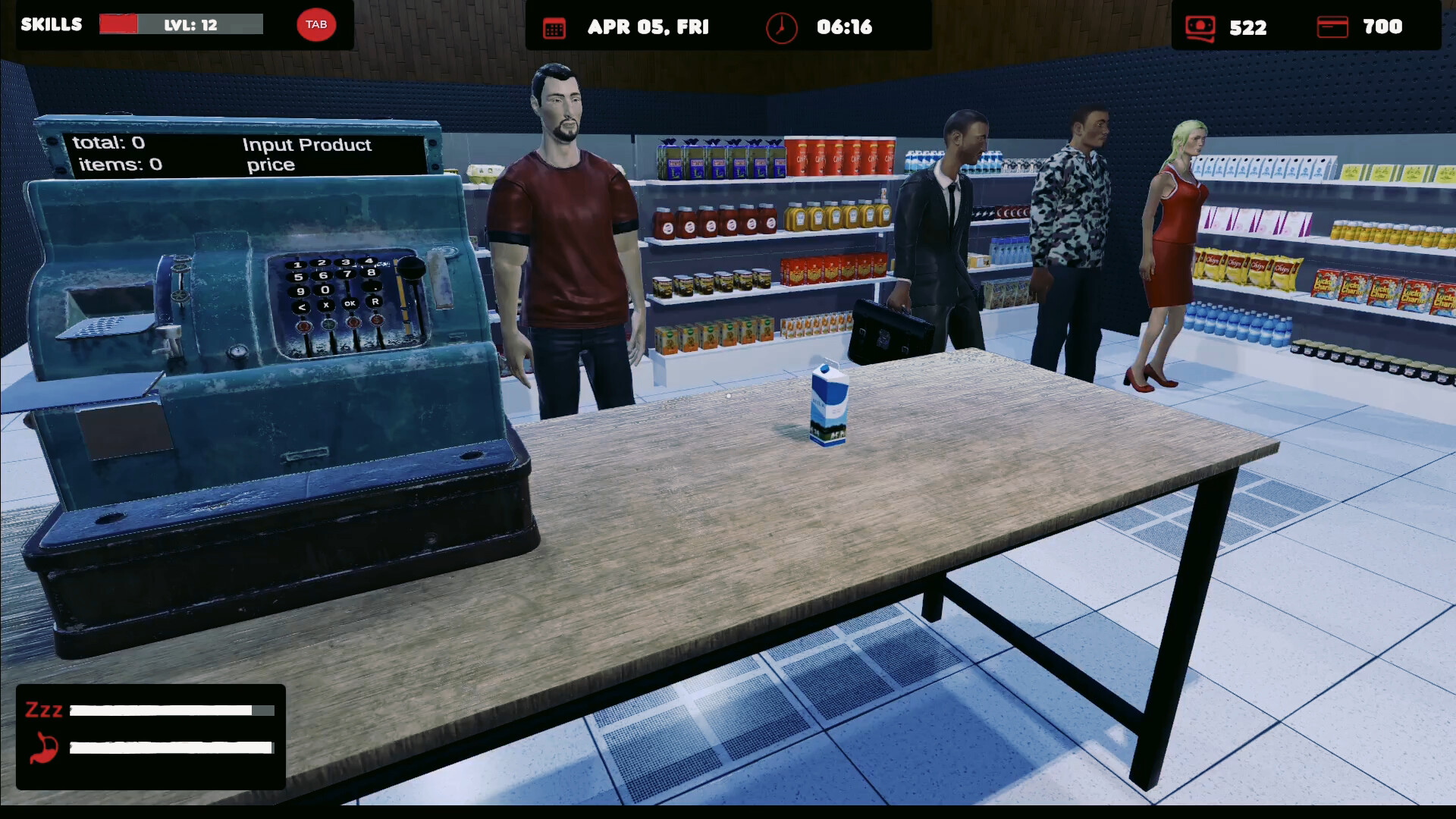Click the credit card icon showing 700

(1335, 27)
